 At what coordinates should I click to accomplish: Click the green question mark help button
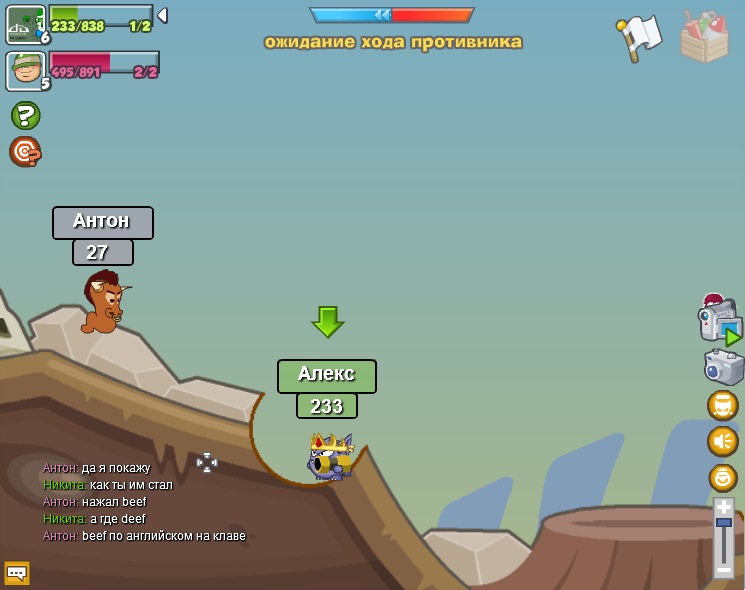click(x=25, y=116)
